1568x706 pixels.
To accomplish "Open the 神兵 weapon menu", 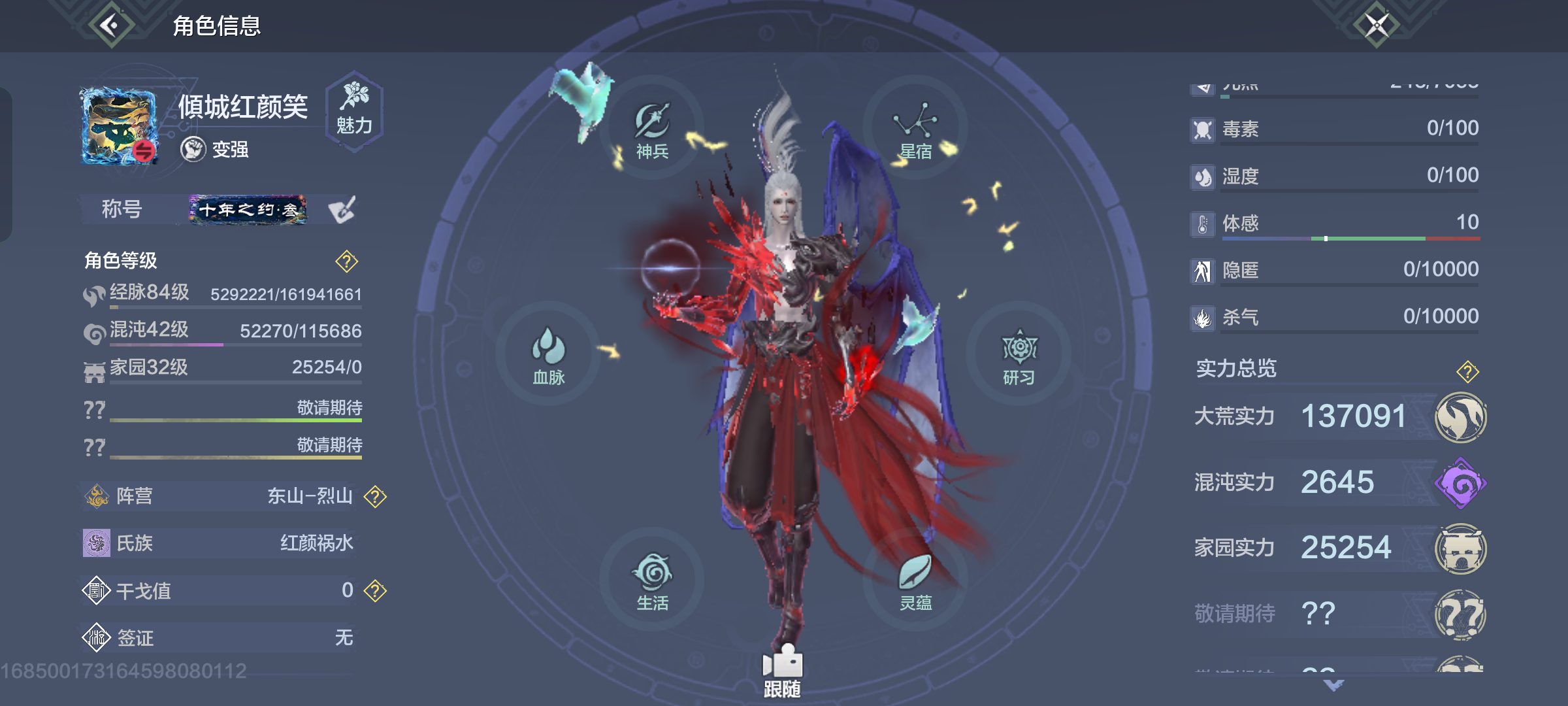I will [x=653, y=131].
